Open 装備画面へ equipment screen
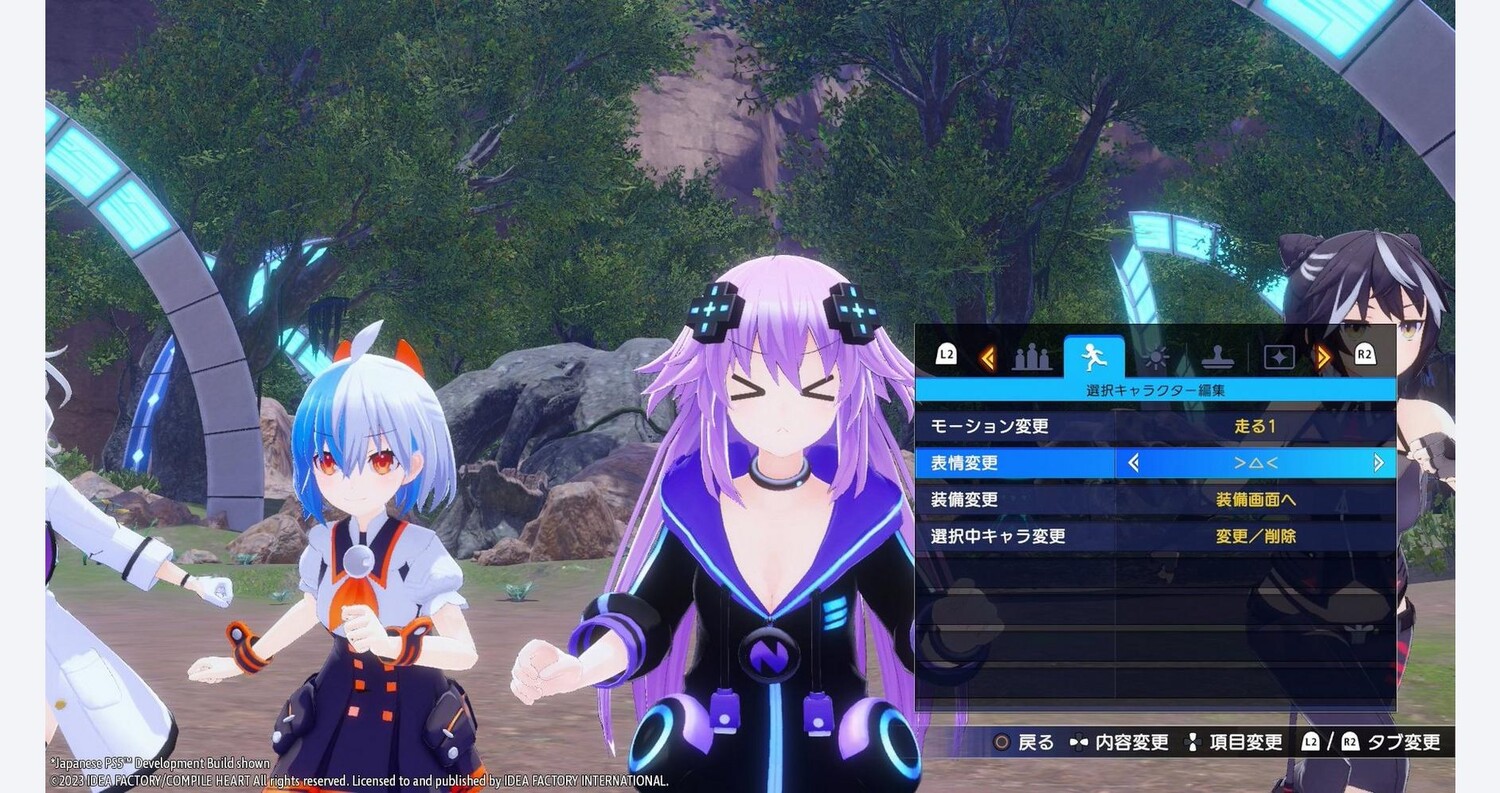Image resolution: width=1500 pixels, height=793 pixels. (1255, 499)
